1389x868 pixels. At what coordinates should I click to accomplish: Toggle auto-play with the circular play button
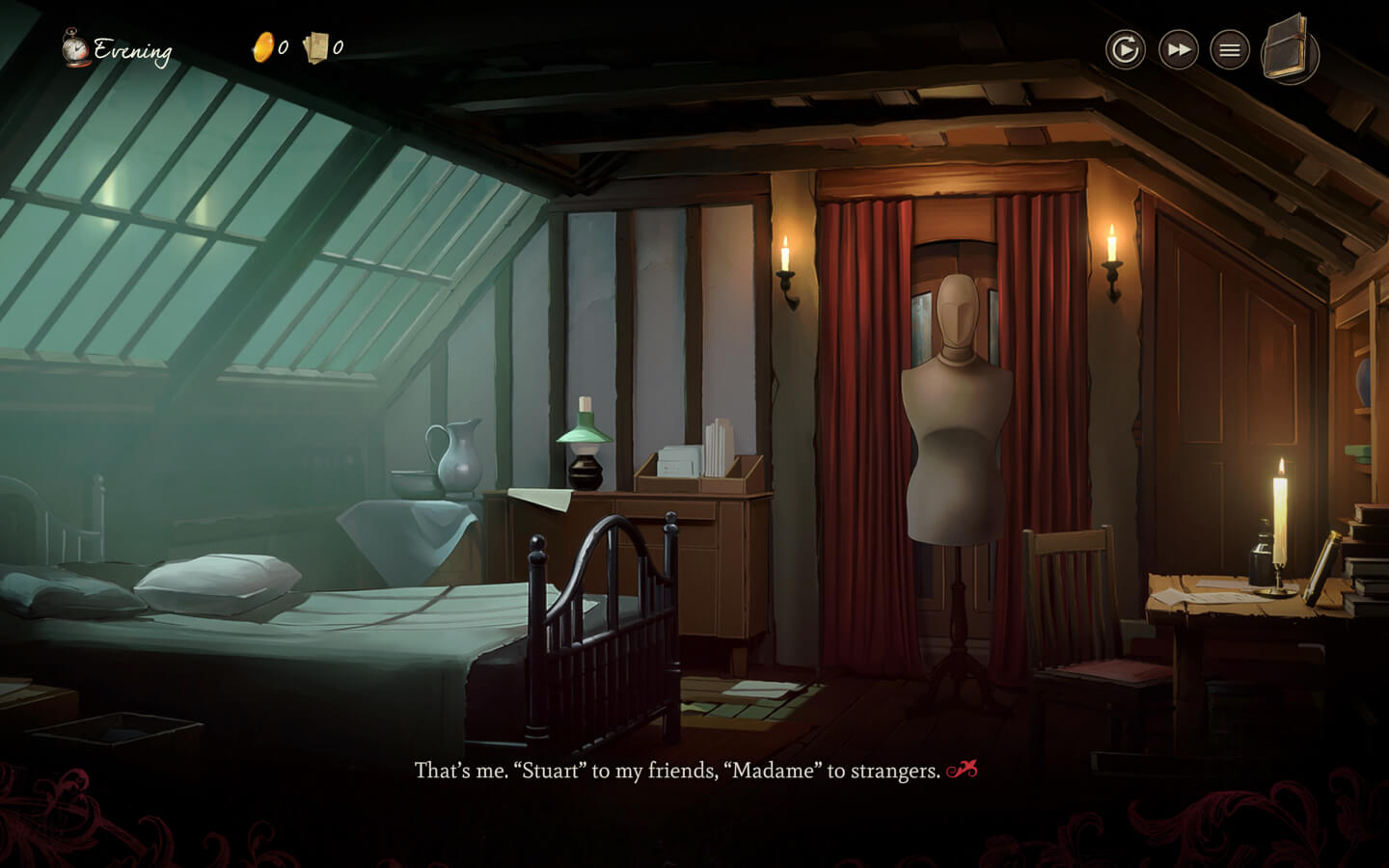click(1125, 49)
